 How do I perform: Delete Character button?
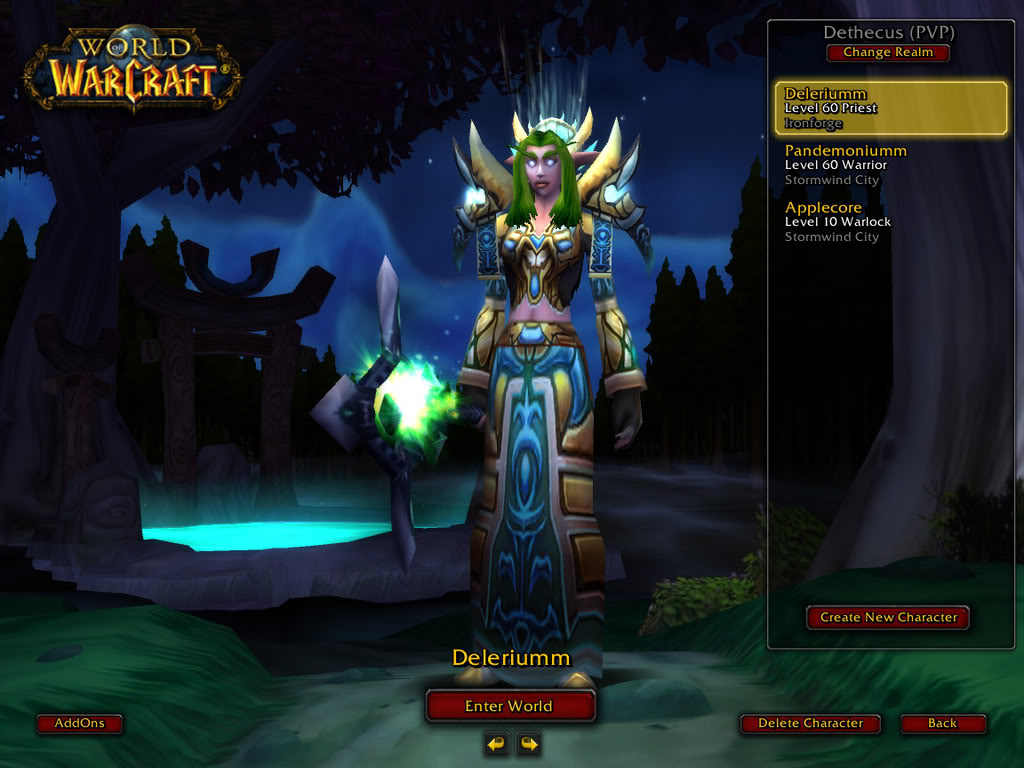pyautogui.click(x=810, y=723)
